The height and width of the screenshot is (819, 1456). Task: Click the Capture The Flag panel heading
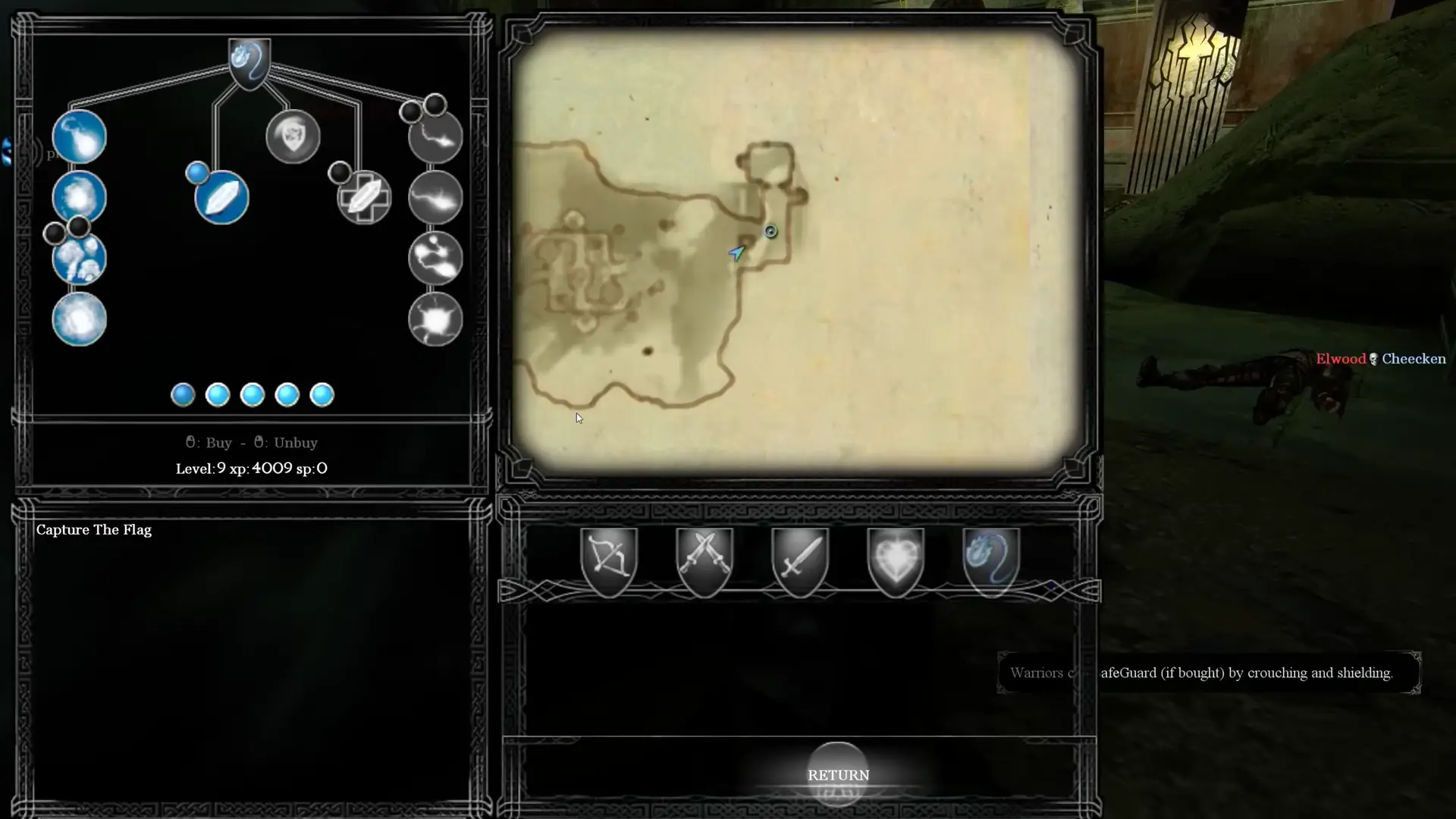click(94, 529)
